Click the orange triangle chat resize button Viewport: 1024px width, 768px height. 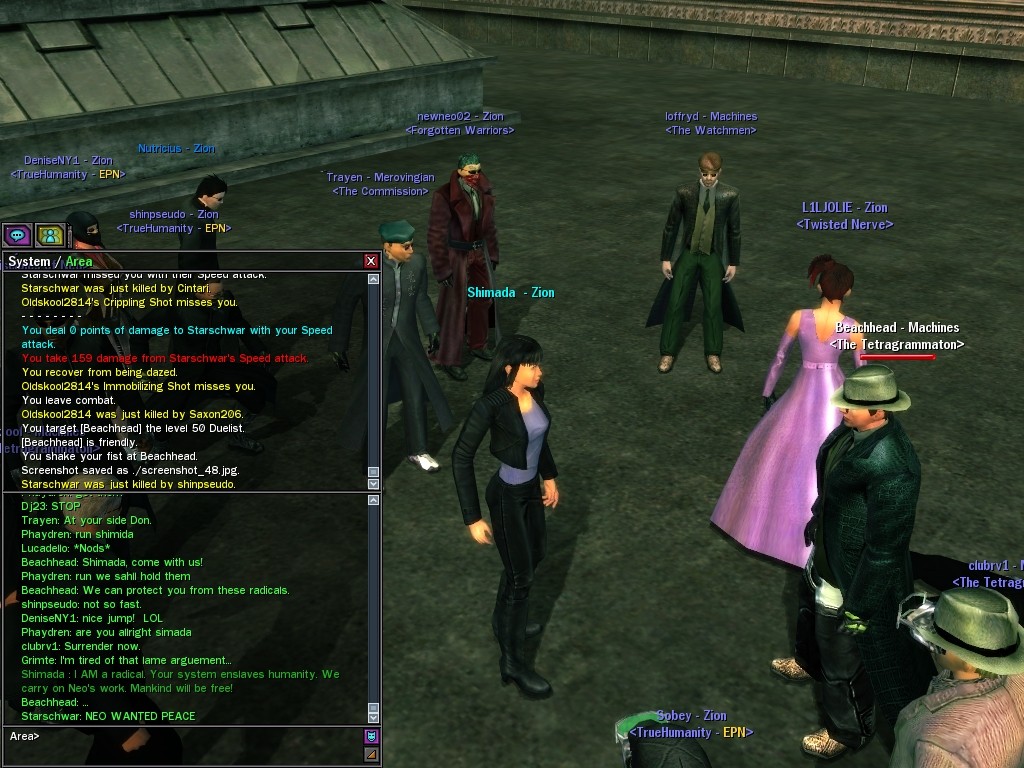tap(372, 754)
